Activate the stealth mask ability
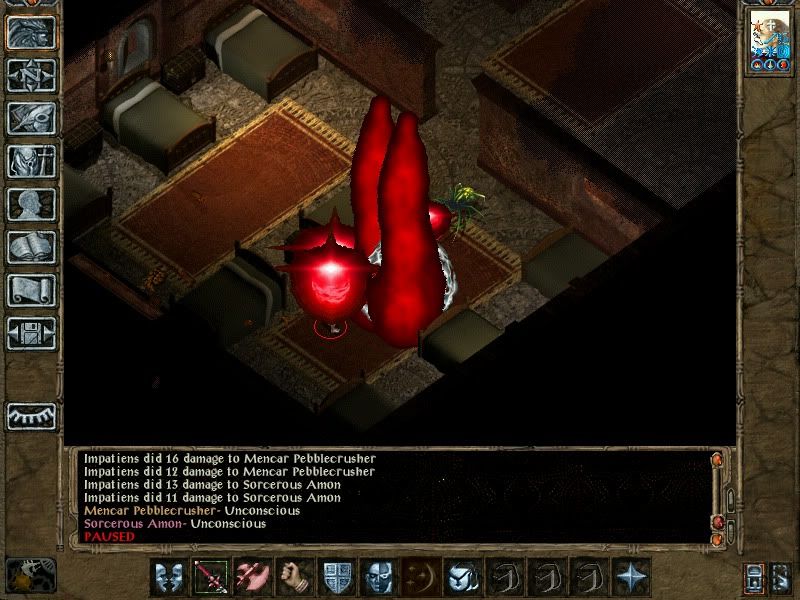Screen dimensions: 800x600 tap(378, 577)
